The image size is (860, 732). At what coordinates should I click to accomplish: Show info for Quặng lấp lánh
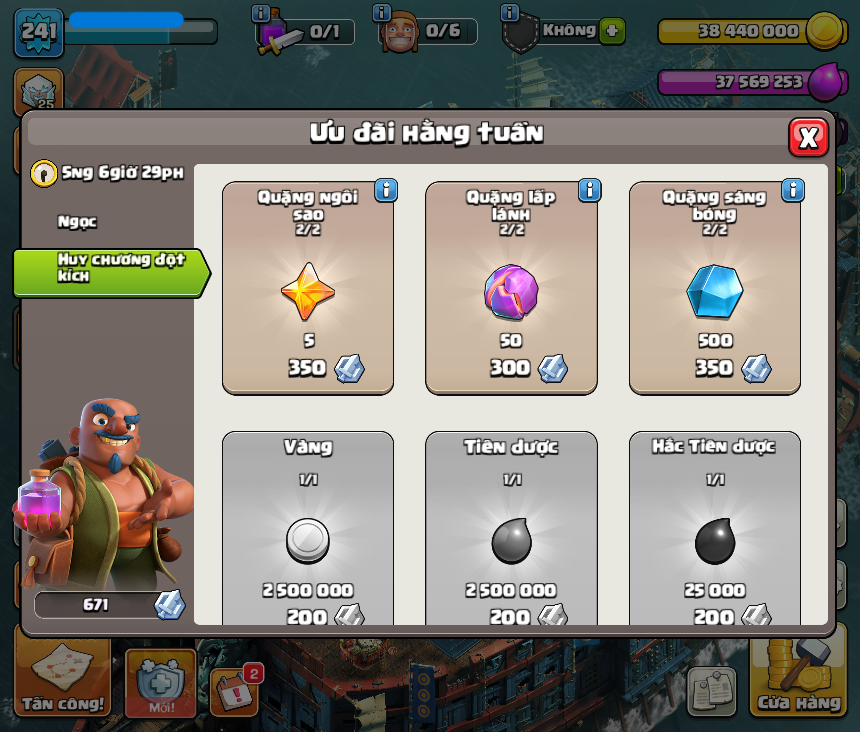click(589, 190)
